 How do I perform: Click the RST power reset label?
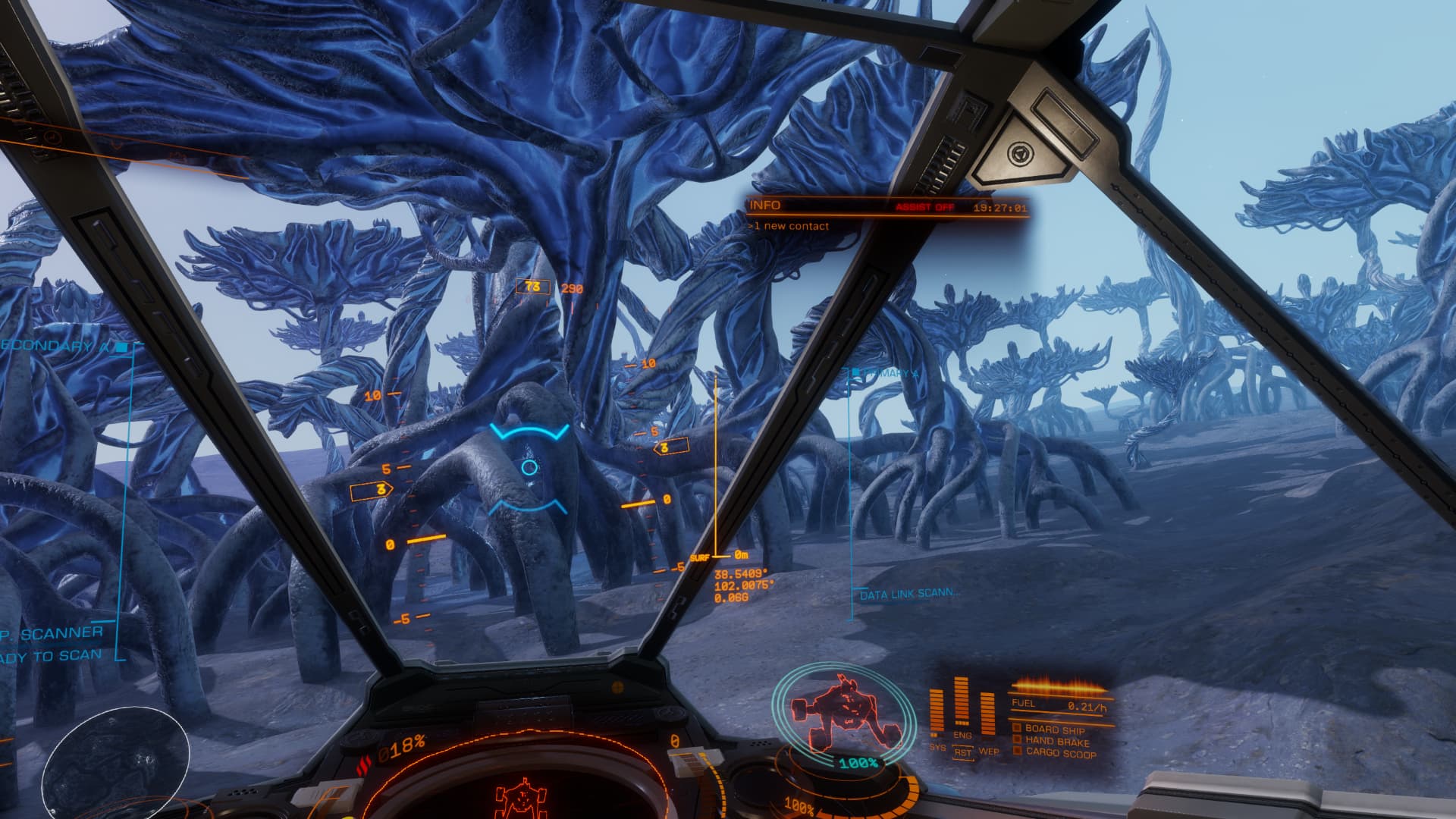coord(962,752)
